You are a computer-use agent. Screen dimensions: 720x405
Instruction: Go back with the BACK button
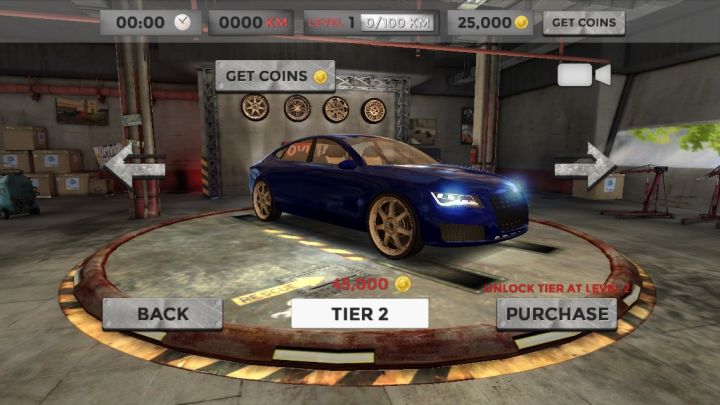[x=162, y=313]
